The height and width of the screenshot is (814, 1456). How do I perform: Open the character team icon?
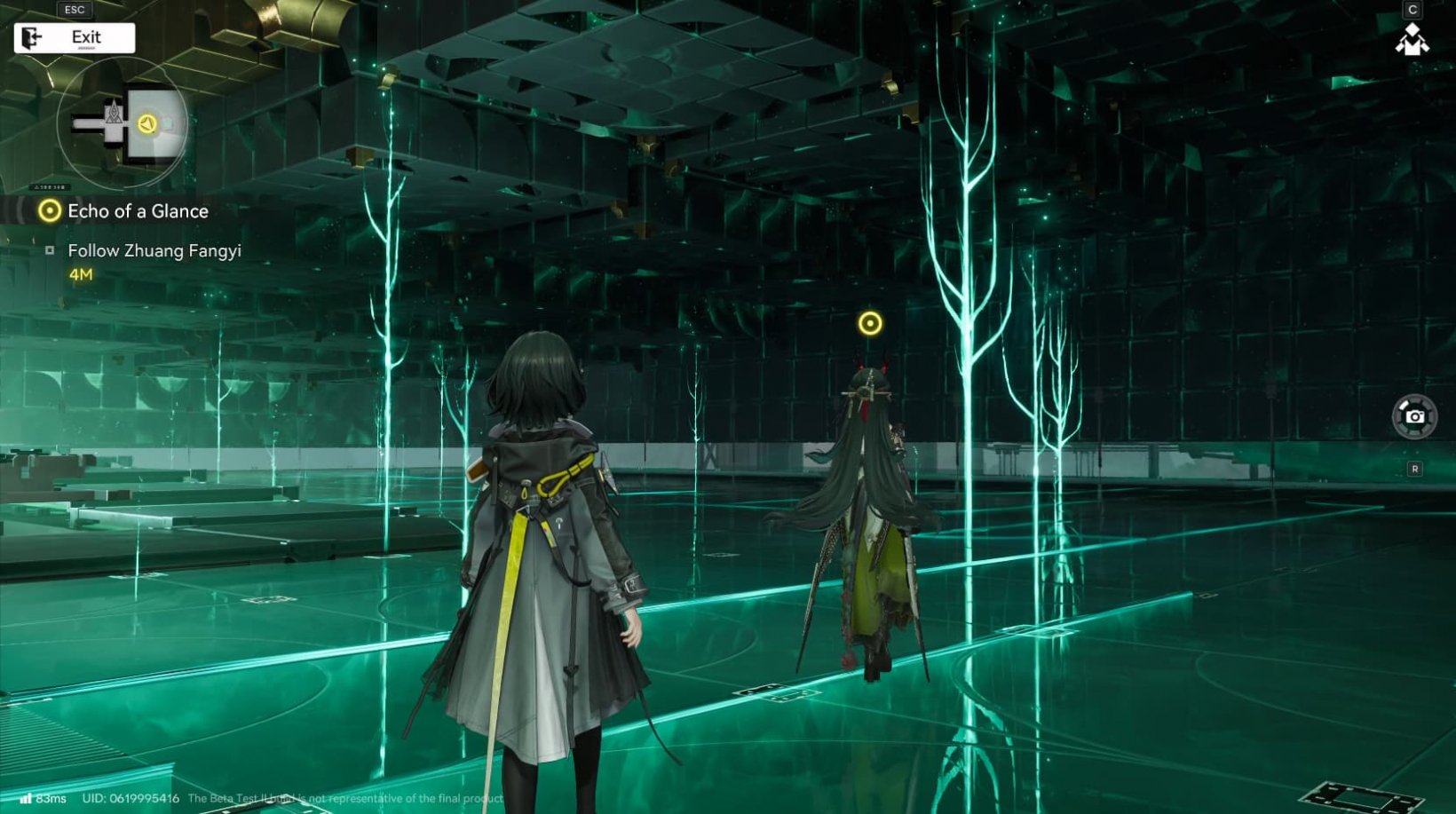click(x=1412, y=40)
